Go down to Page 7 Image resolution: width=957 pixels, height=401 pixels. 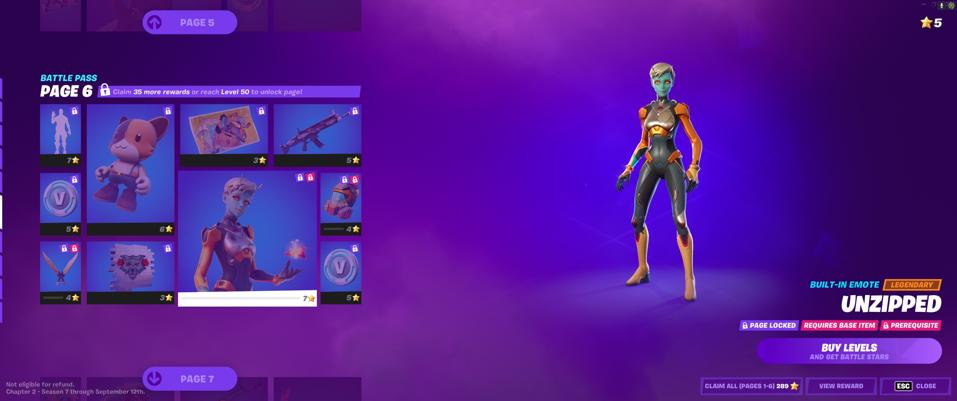pos(190,379)
